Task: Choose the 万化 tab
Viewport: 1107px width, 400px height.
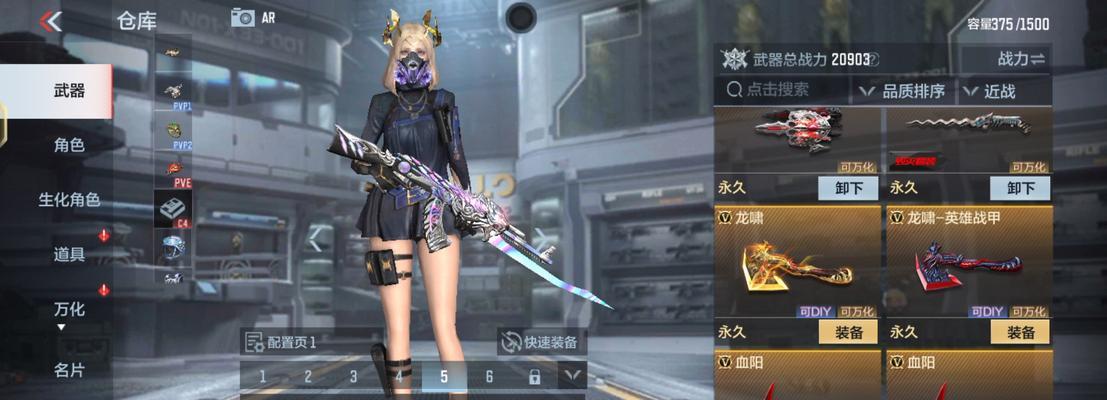Action: coord(68,310)
